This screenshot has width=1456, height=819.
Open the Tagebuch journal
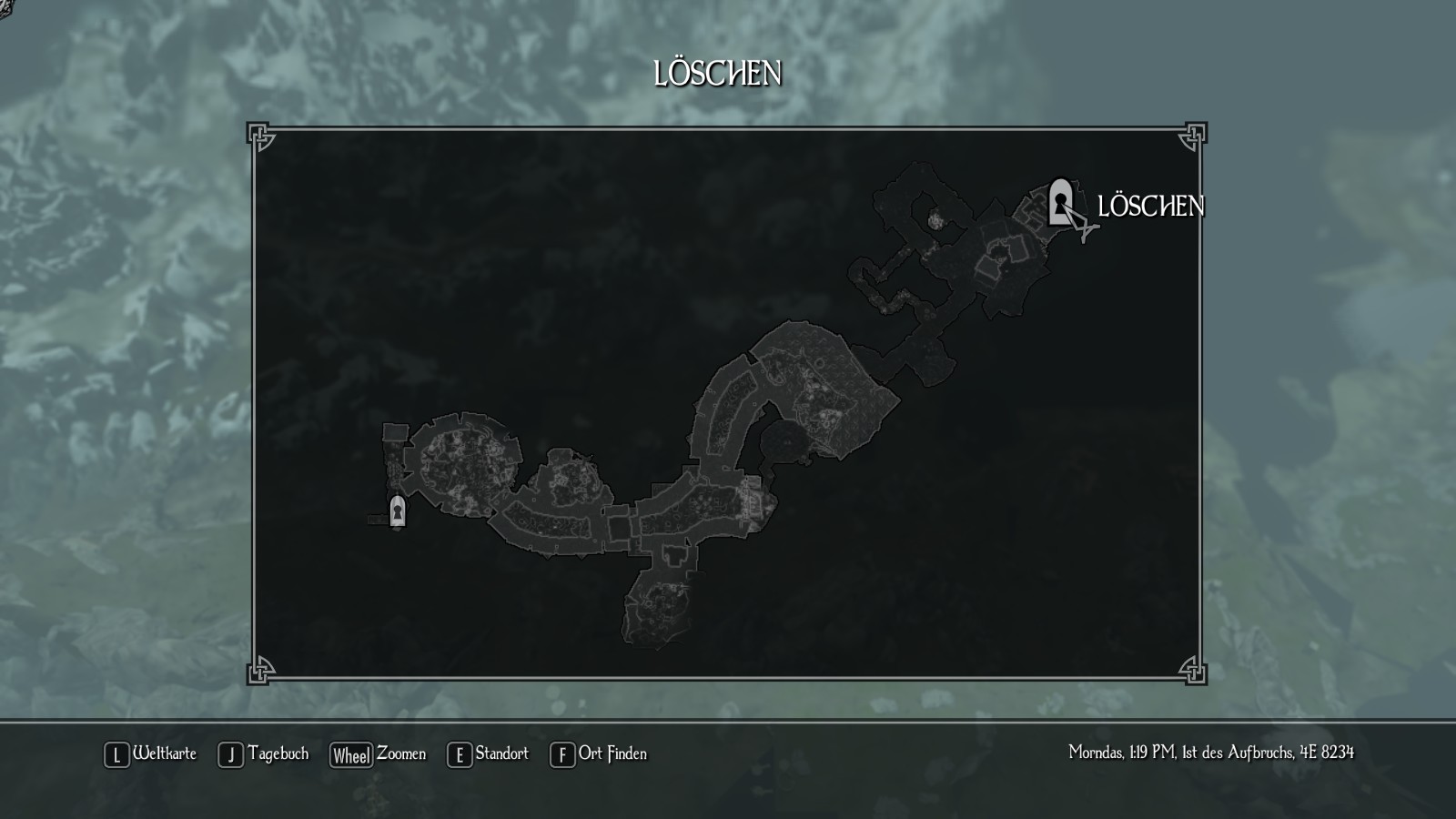264,754
